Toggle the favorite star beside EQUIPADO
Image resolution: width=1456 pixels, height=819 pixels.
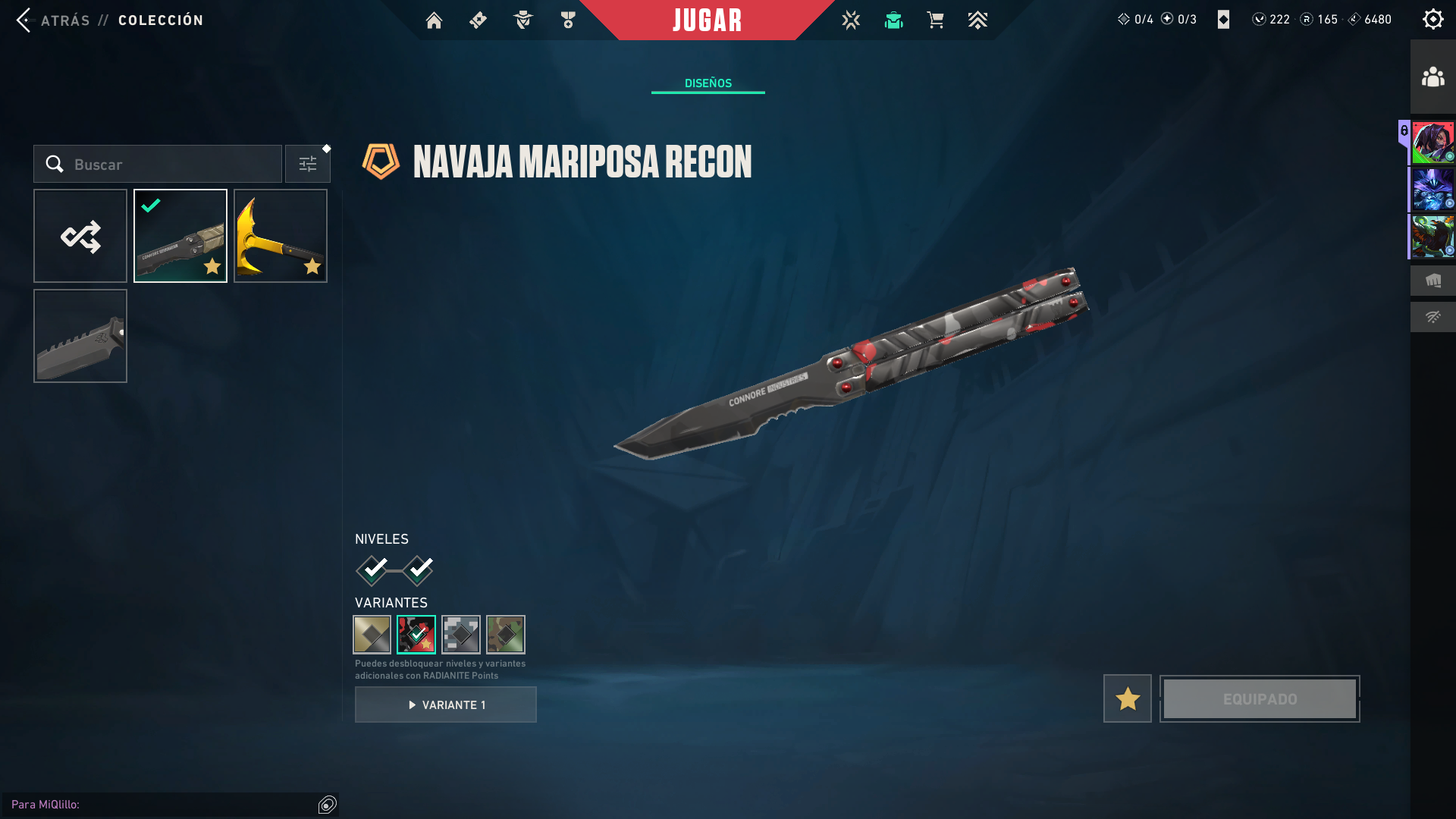pos(1126,698)
